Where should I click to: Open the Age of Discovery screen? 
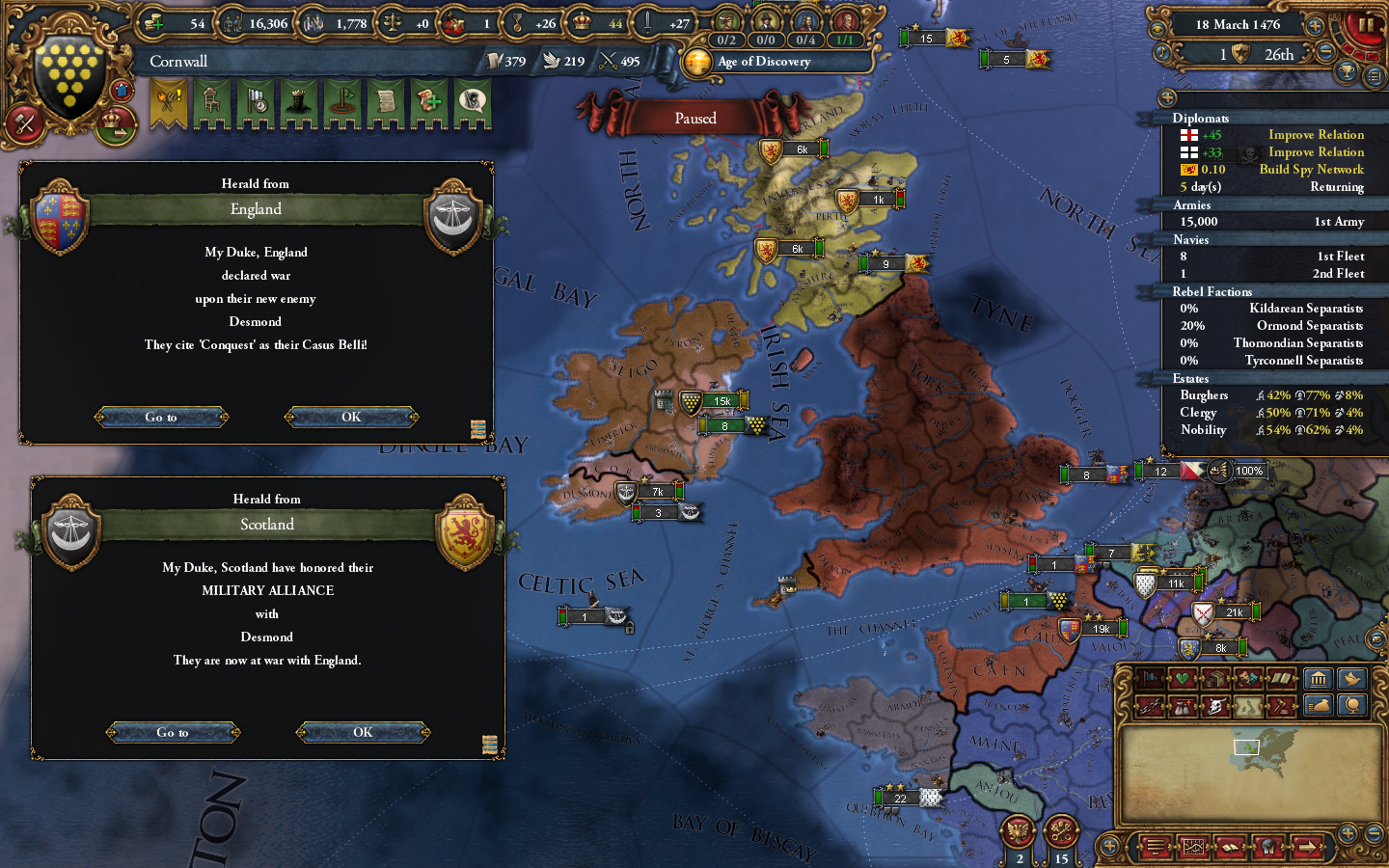click(775, 62)
